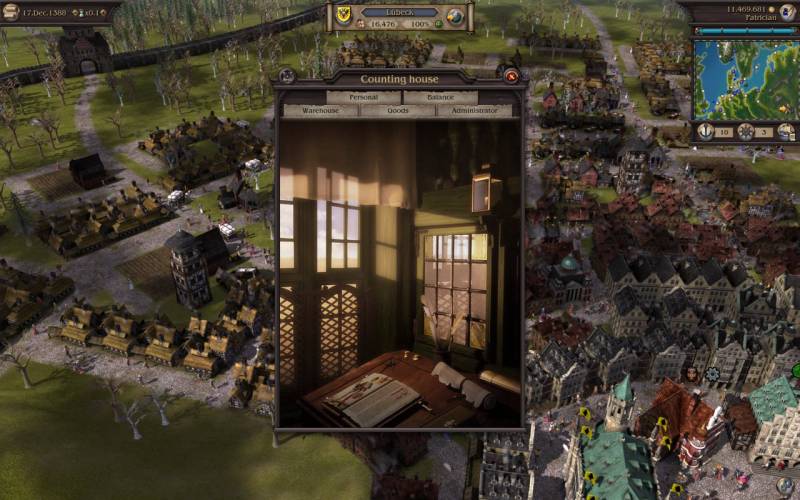800x500 pixels.
Task: Open the menu icon beside the date
Action: 11,11
